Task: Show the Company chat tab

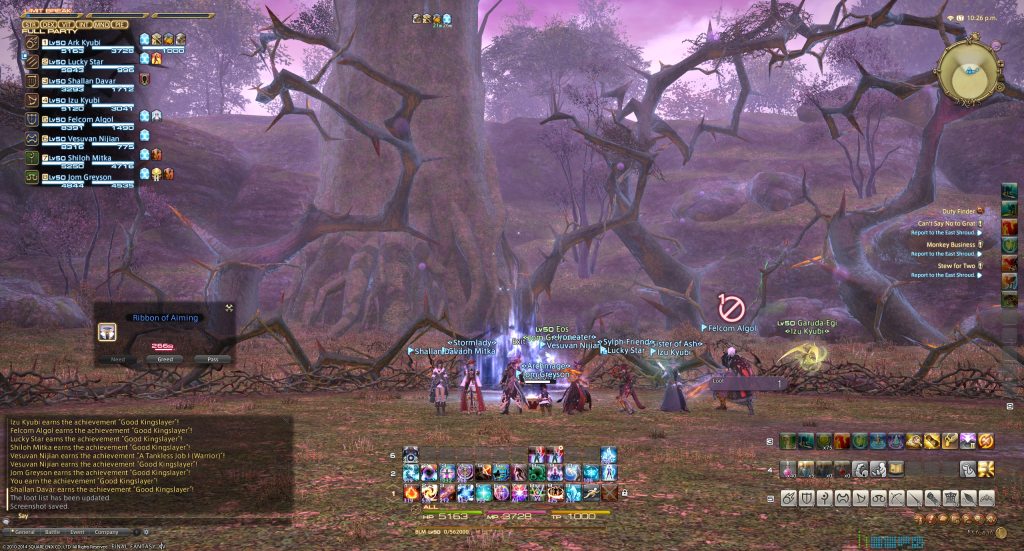Action: (x=107, y=532)
